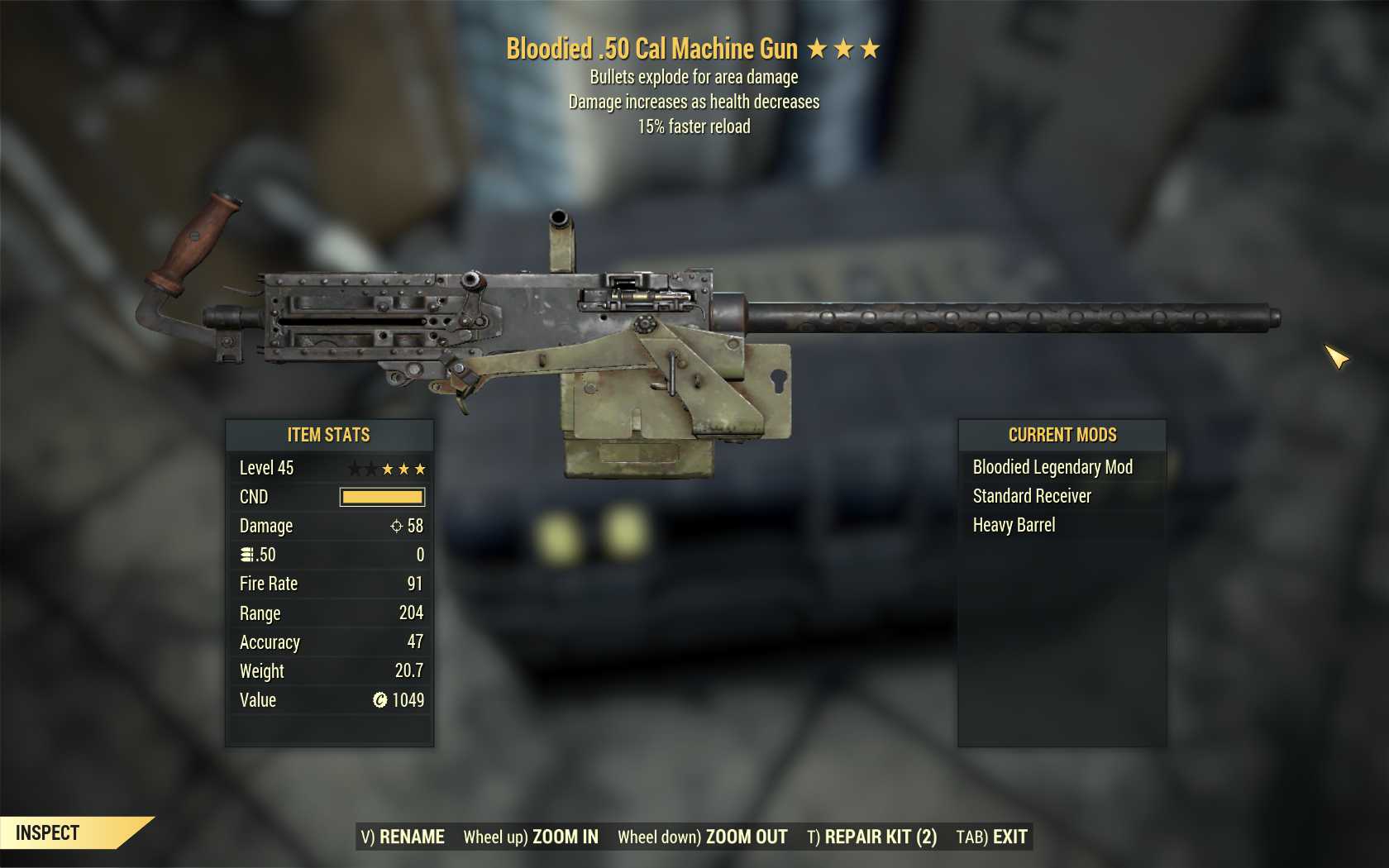Viewport: 1389px width, 868px height.
Task: Click the filled star in the Level 45 row
Action: click(x=389, y=468)
